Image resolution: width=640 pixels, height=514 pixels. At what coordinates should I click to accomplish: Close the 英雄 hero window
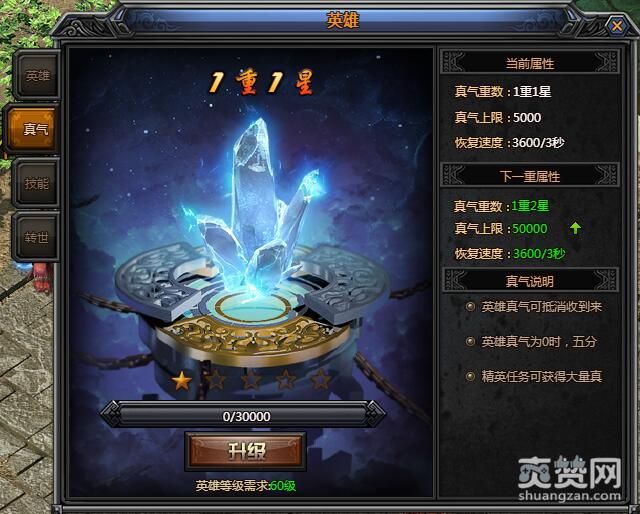[x=616, y=28]
